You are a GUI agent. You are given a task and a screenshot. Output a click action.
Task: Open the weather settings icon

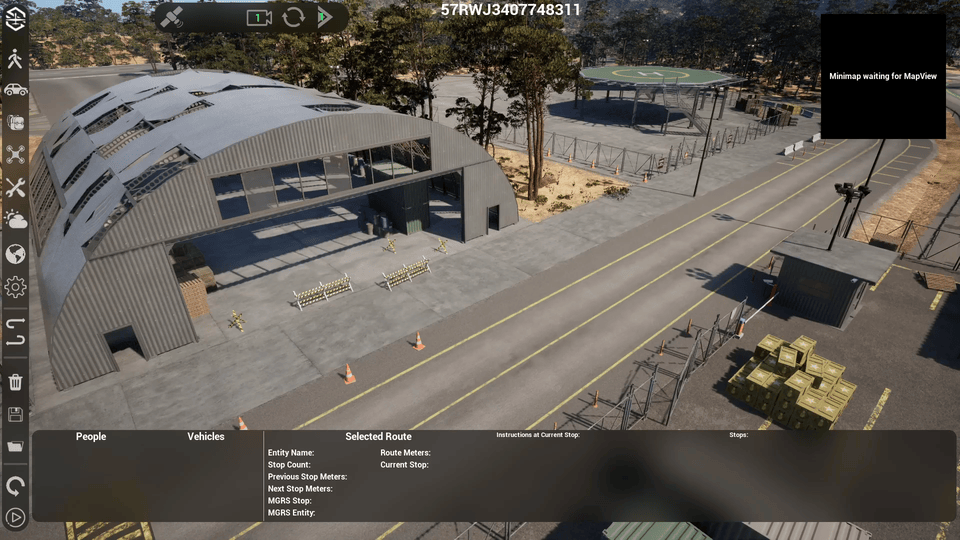coord(15,220)
